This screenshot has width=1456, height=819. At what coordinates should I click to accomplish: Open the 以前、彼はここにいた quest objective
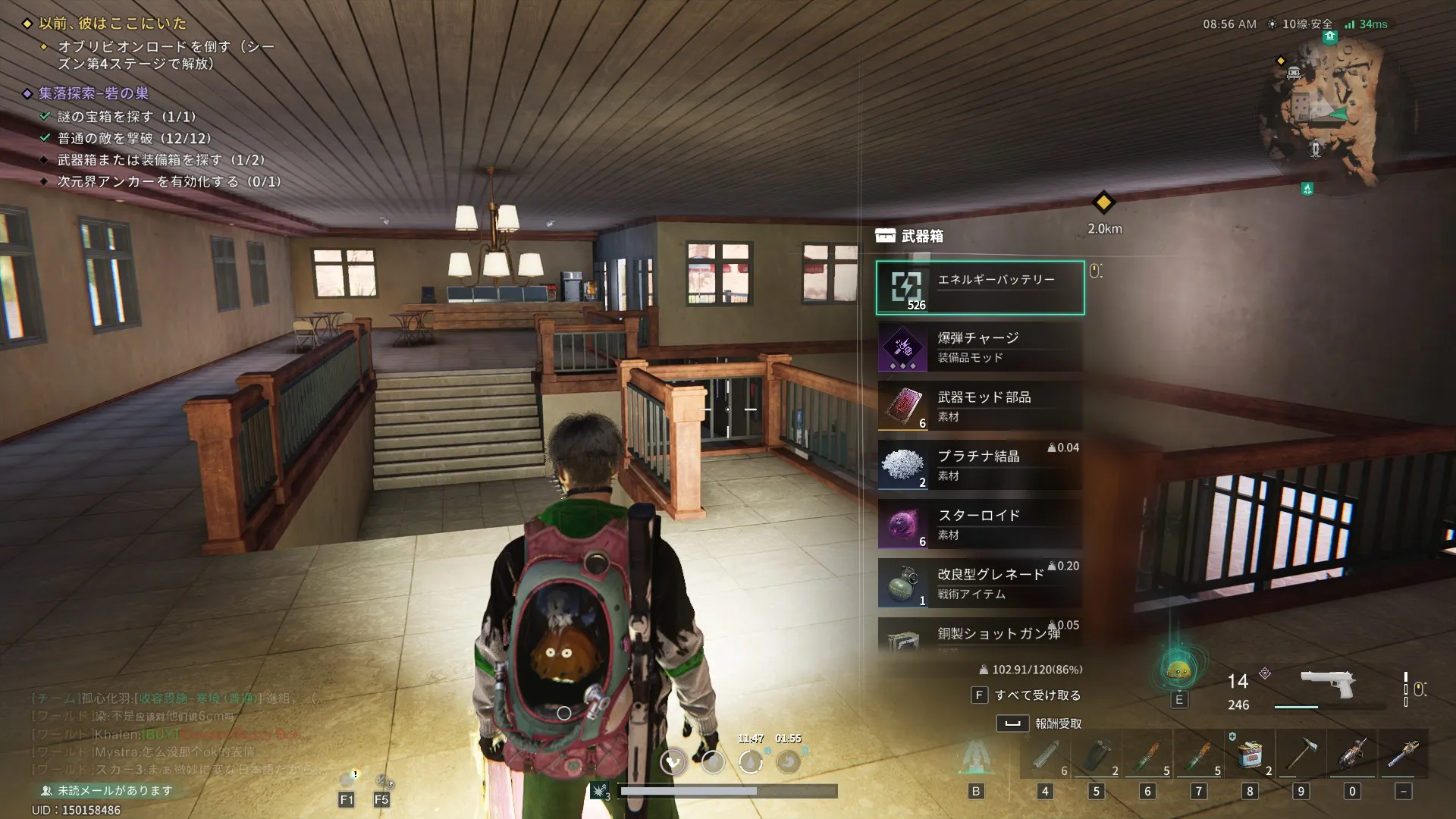(x=112, y=24)
